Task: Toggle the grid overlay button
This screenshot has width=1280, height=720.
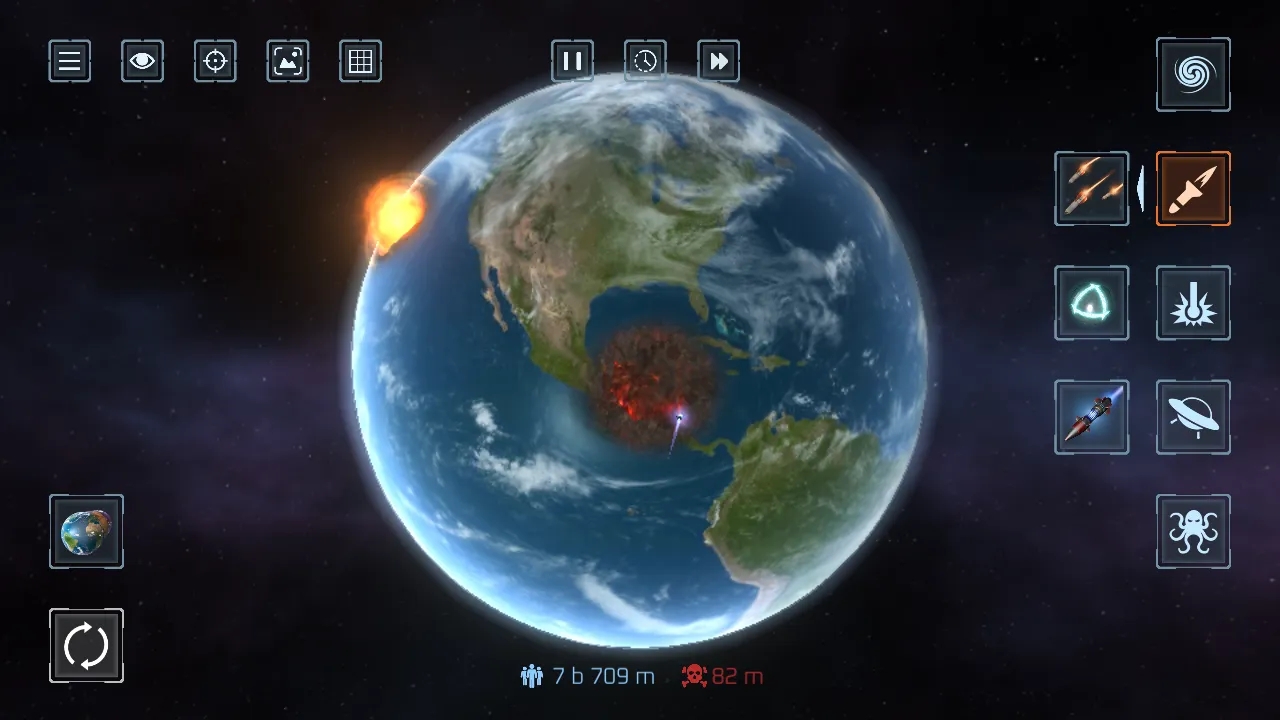Action: click(360, 61)
